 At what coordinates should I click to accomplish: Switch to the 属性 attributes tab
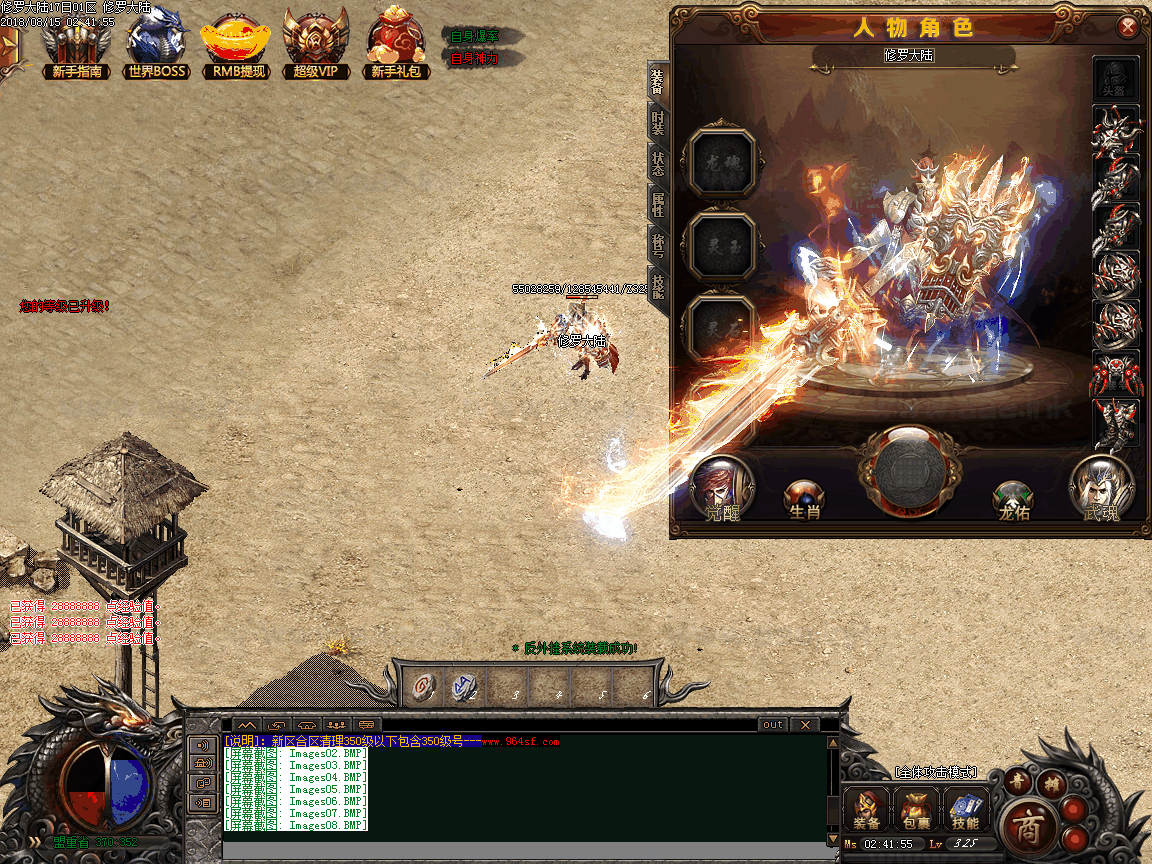658,205
